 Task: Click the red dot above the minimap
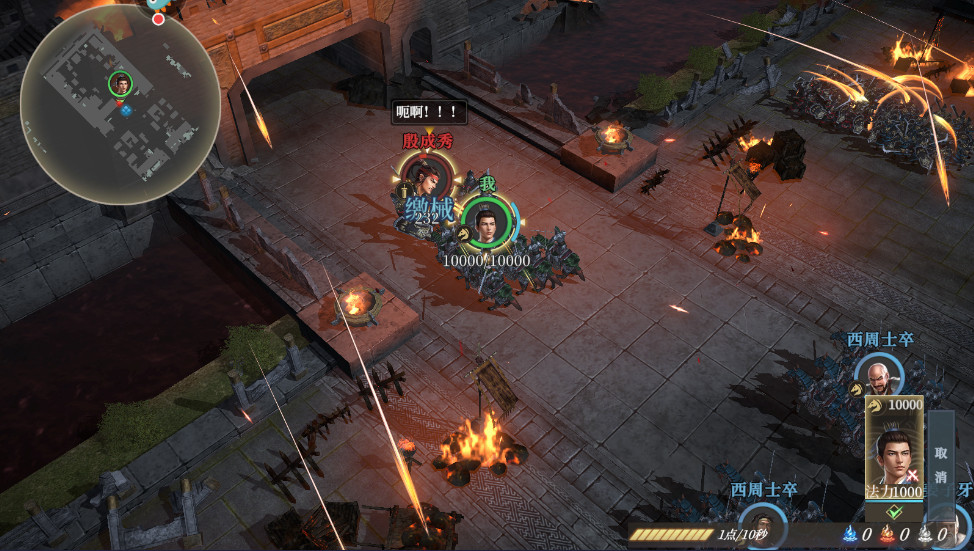(158, 19)
